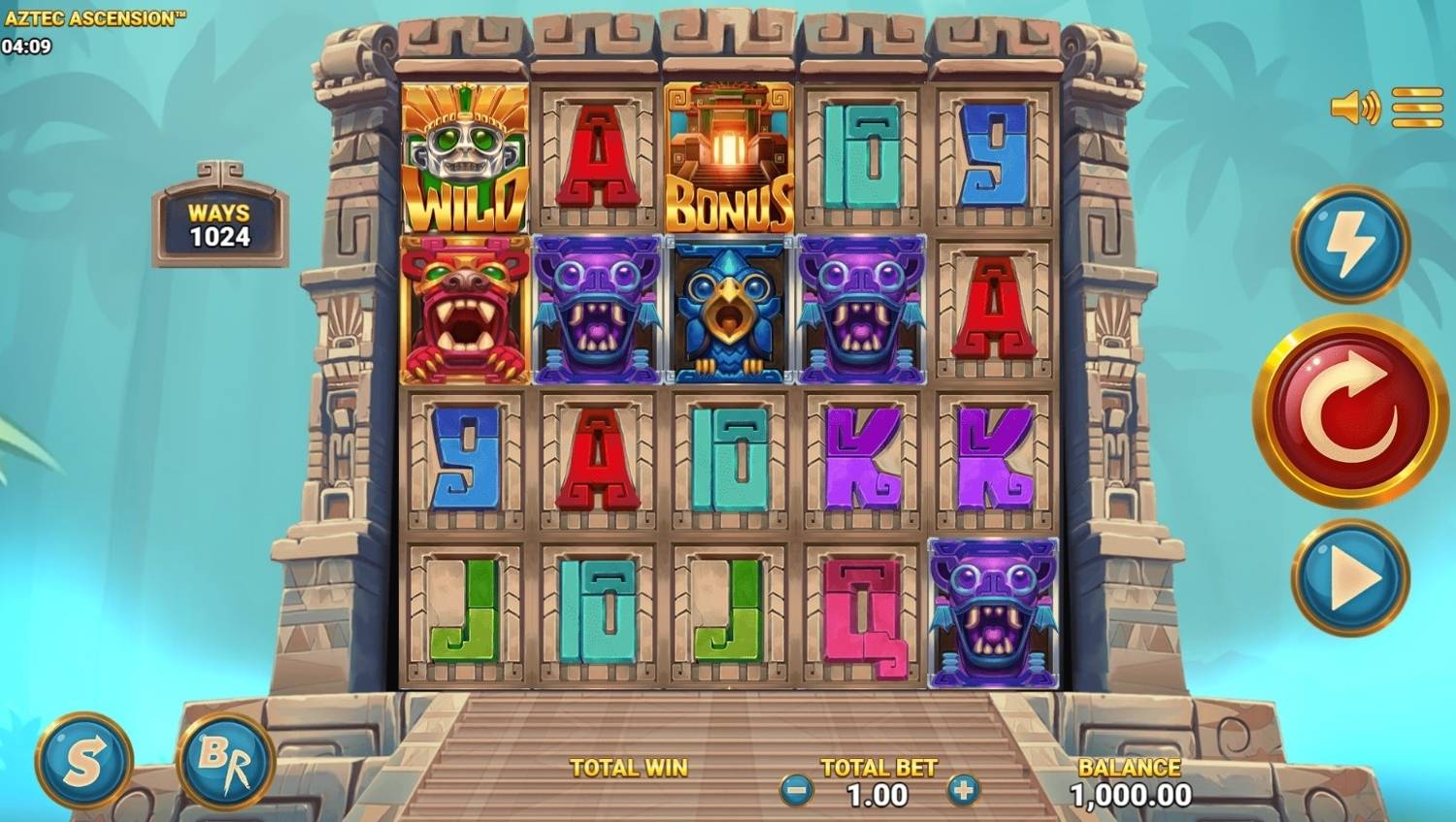Spin the reels with the red button

coord(1349,411)
